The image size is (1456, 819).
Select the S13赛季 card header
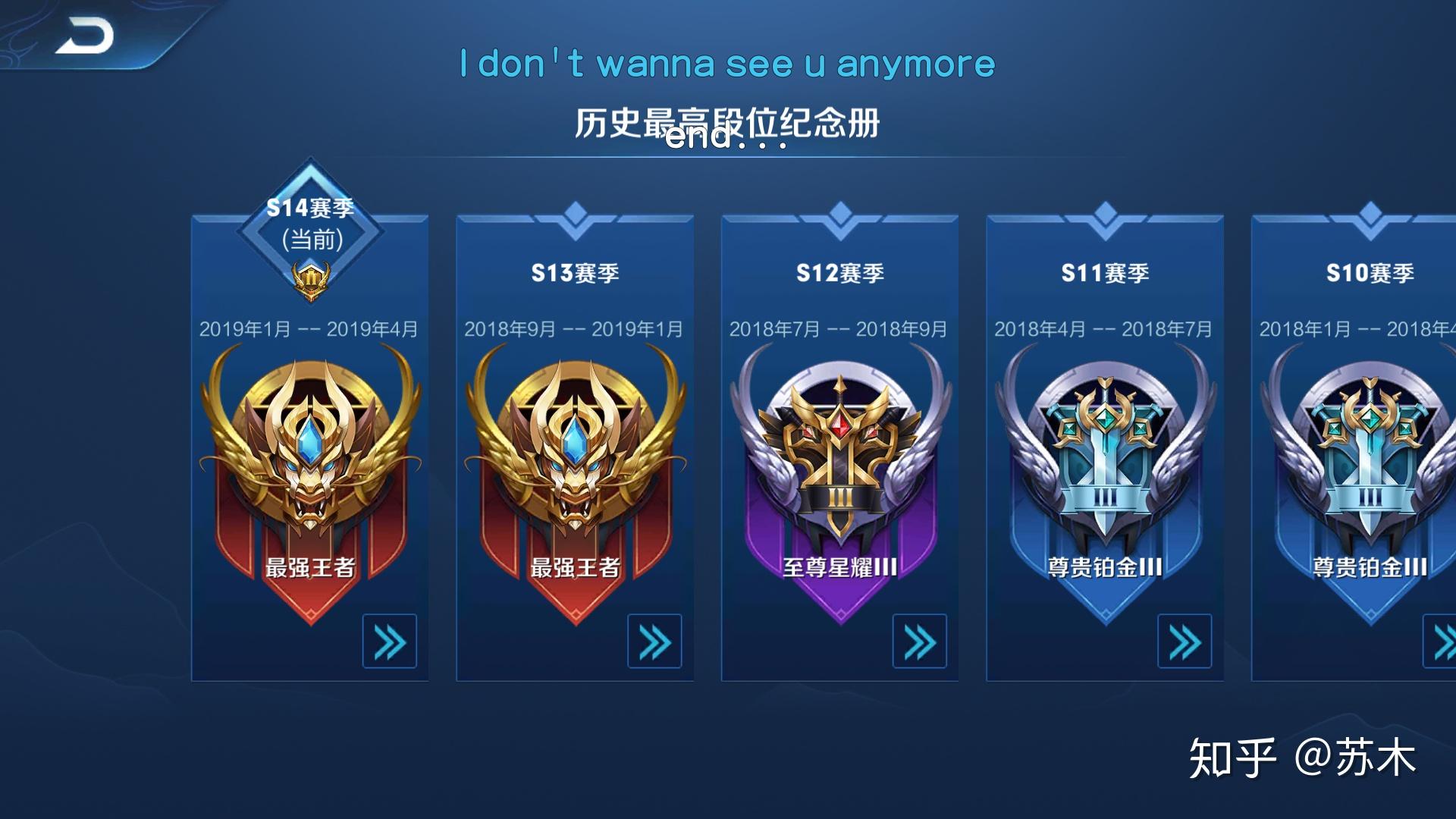tap(574, 273)
